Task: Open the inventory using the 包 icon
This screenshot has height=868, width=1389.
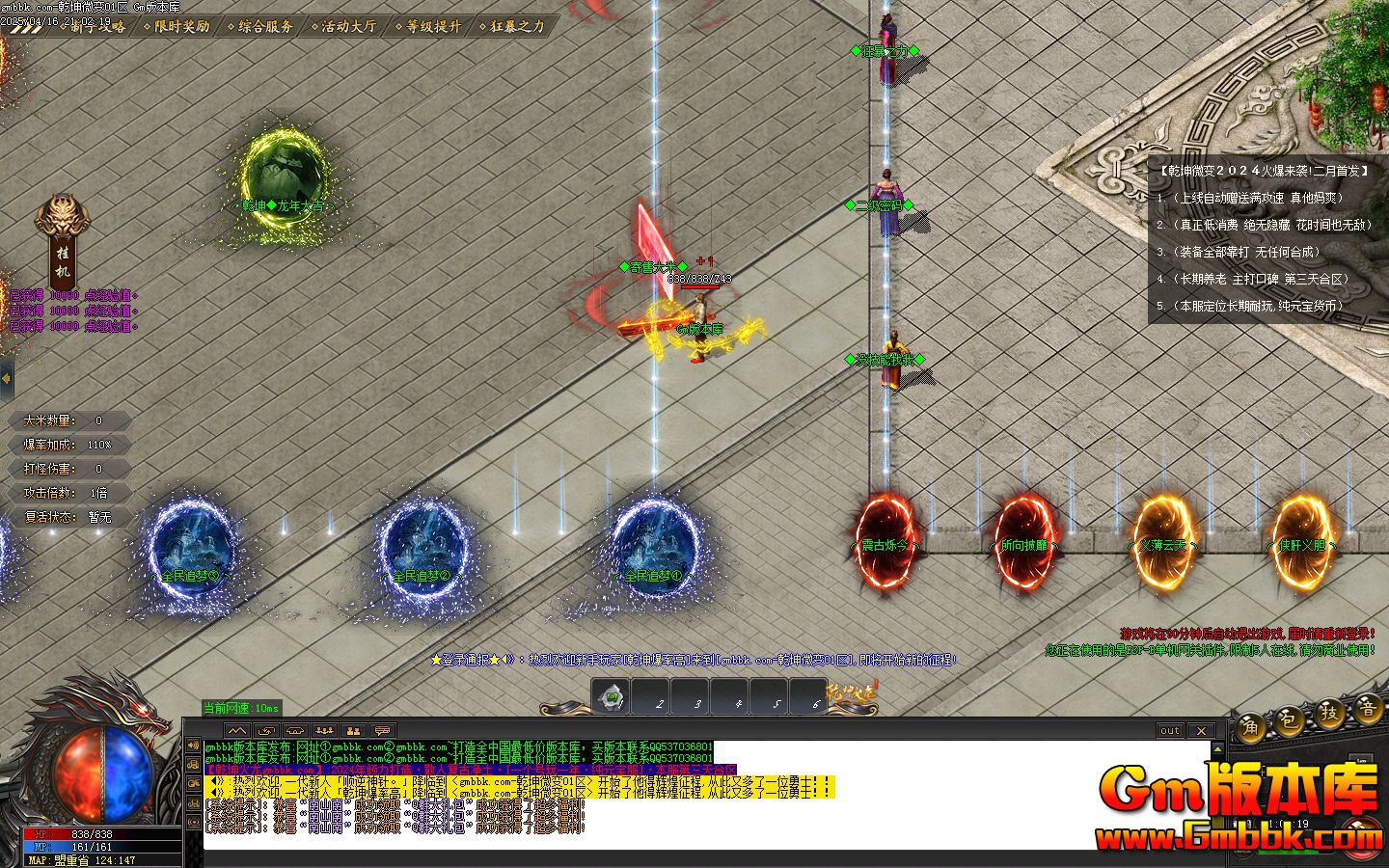Action: coord(1289,723)
